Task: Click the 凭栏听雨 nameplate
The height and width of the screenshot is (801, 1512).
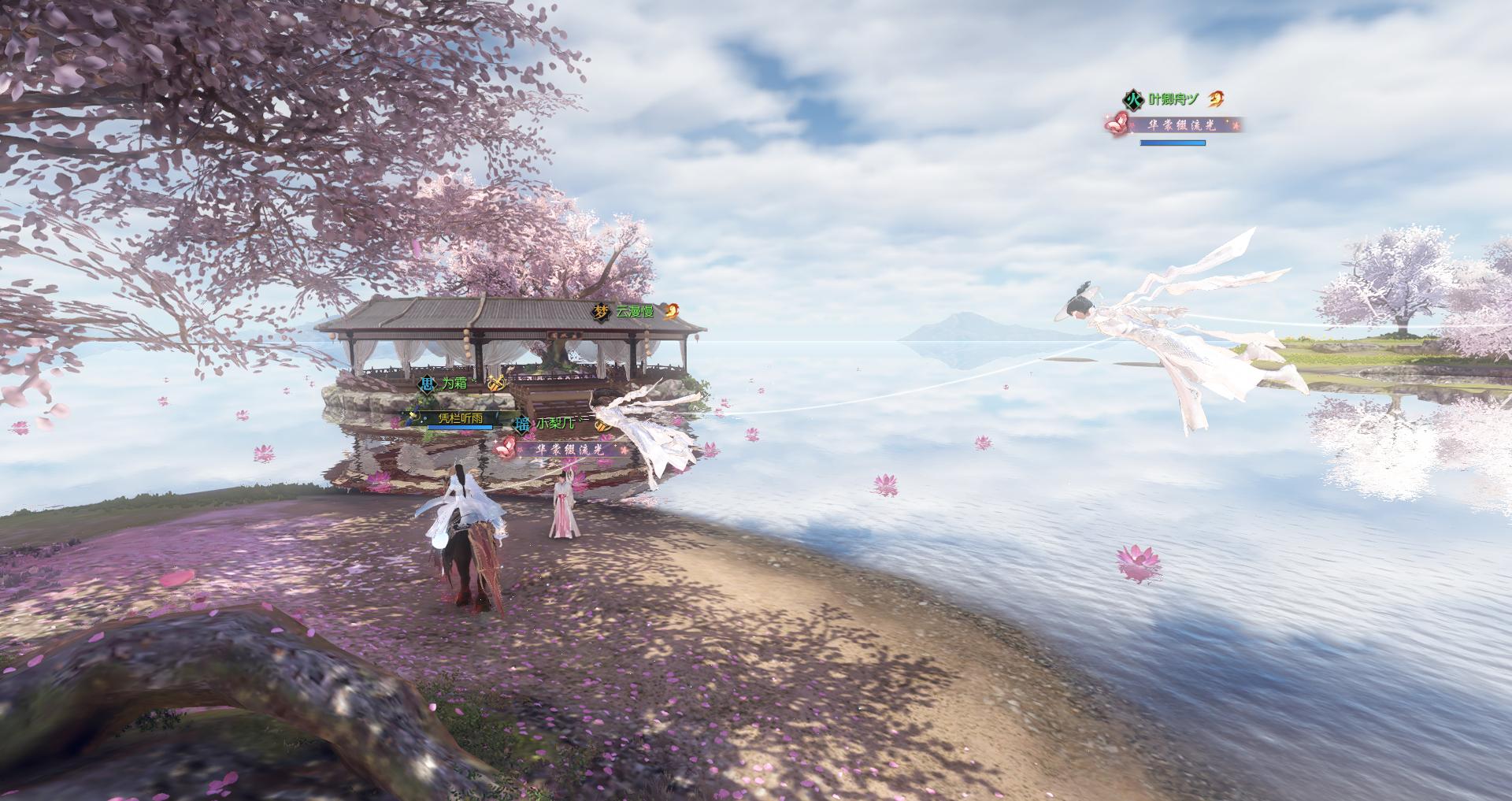Action: pos(460,418)
